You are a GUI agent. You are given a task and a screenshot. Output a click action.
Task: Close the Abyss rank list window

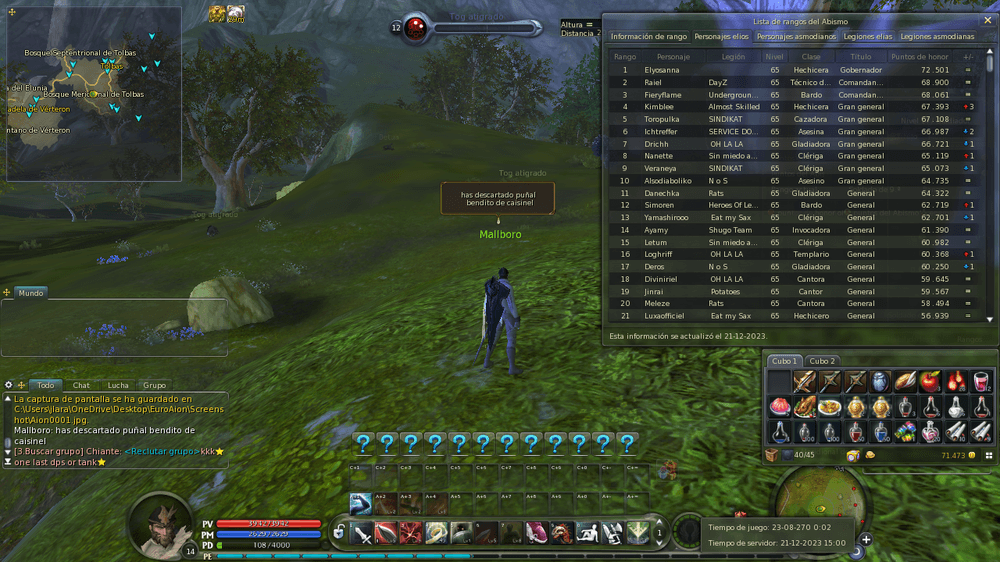point(988,20)
